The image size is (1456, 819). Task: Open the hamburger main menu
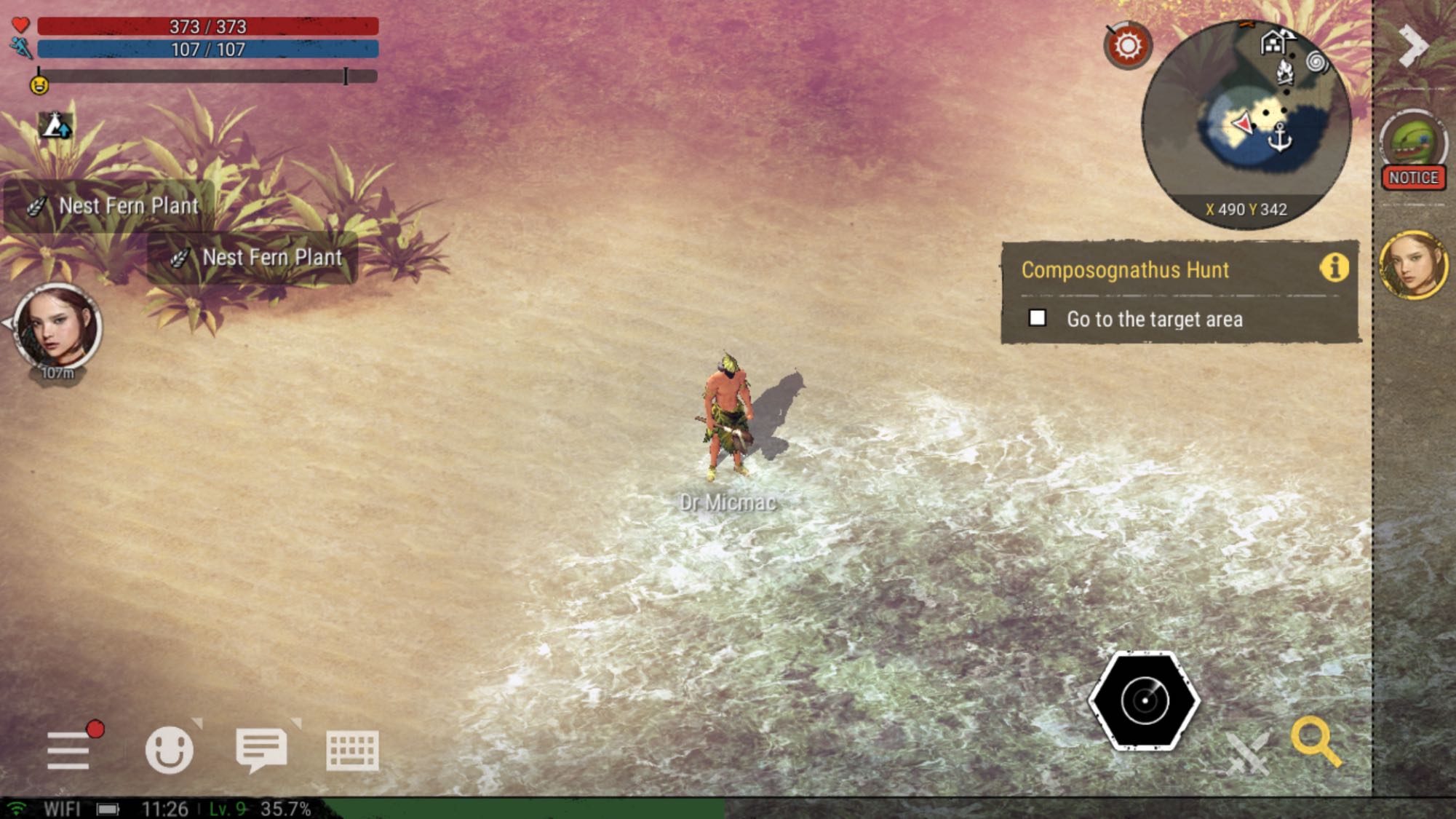pyautogui.click(x=68, y=750)
